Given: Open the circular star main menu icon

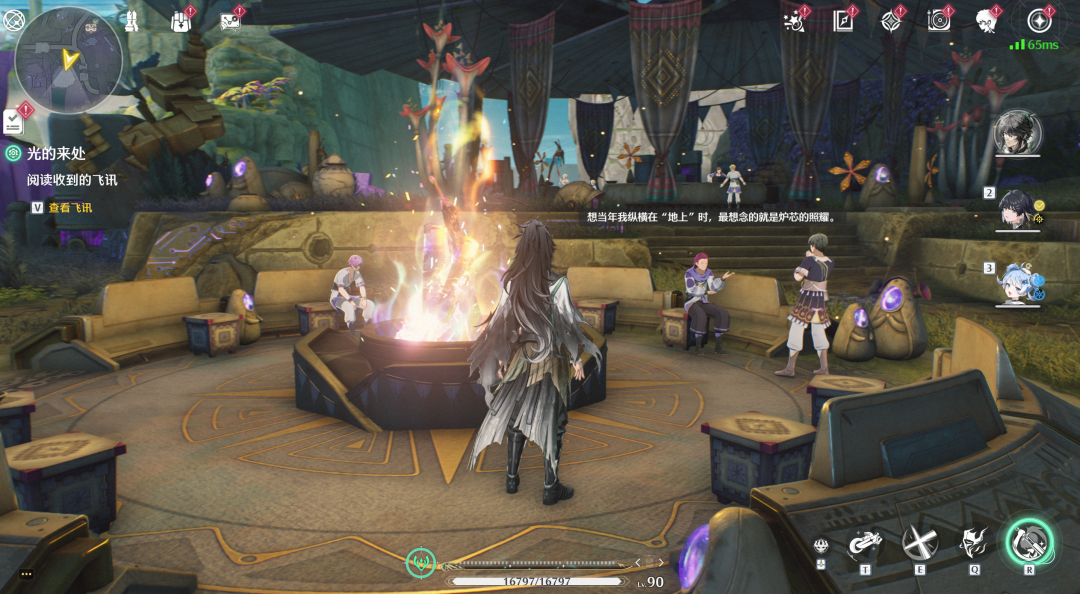Looking at the screenshot, I should click(1038, 20).
